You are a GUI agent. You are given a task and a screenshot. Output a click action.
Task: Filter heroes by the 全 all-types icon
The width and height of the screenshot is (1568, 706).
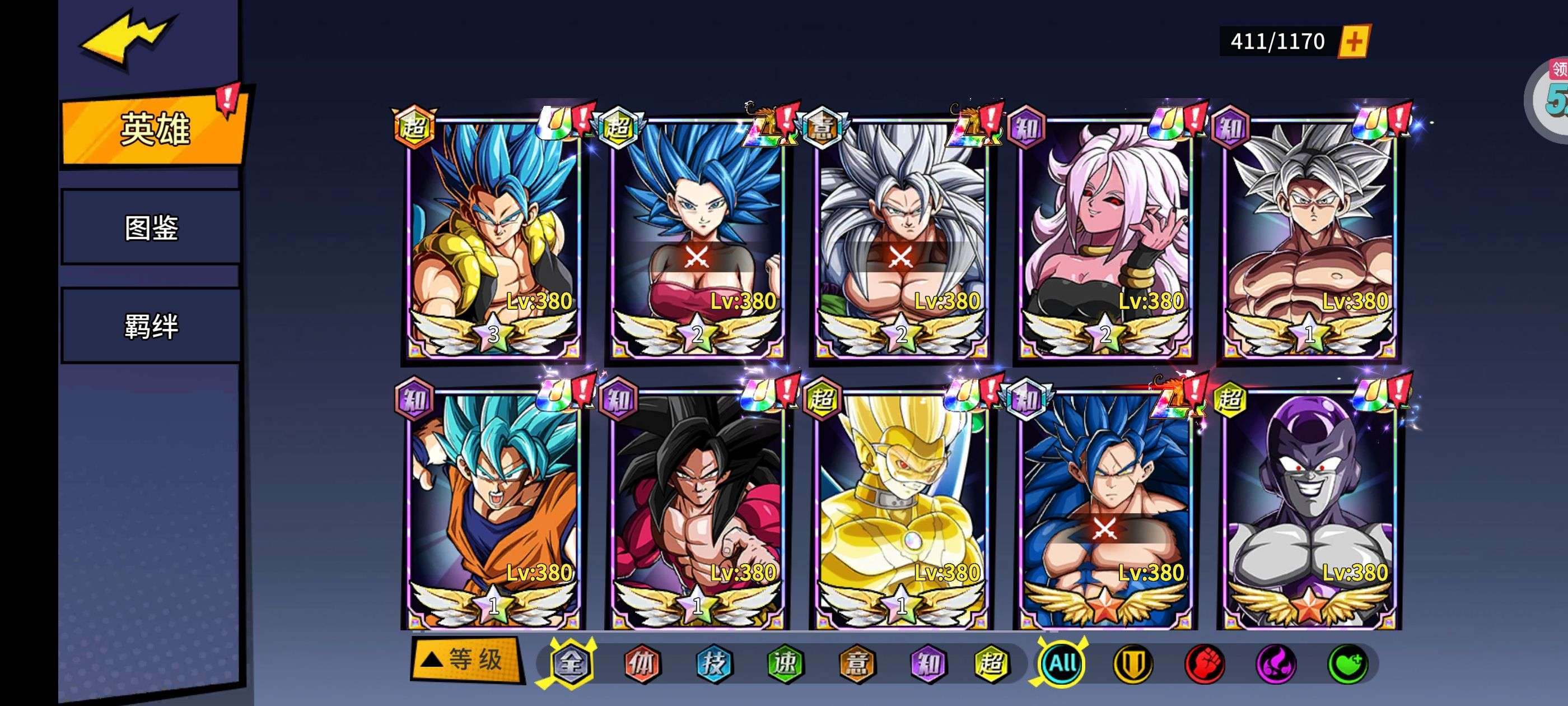click(570, 663)
